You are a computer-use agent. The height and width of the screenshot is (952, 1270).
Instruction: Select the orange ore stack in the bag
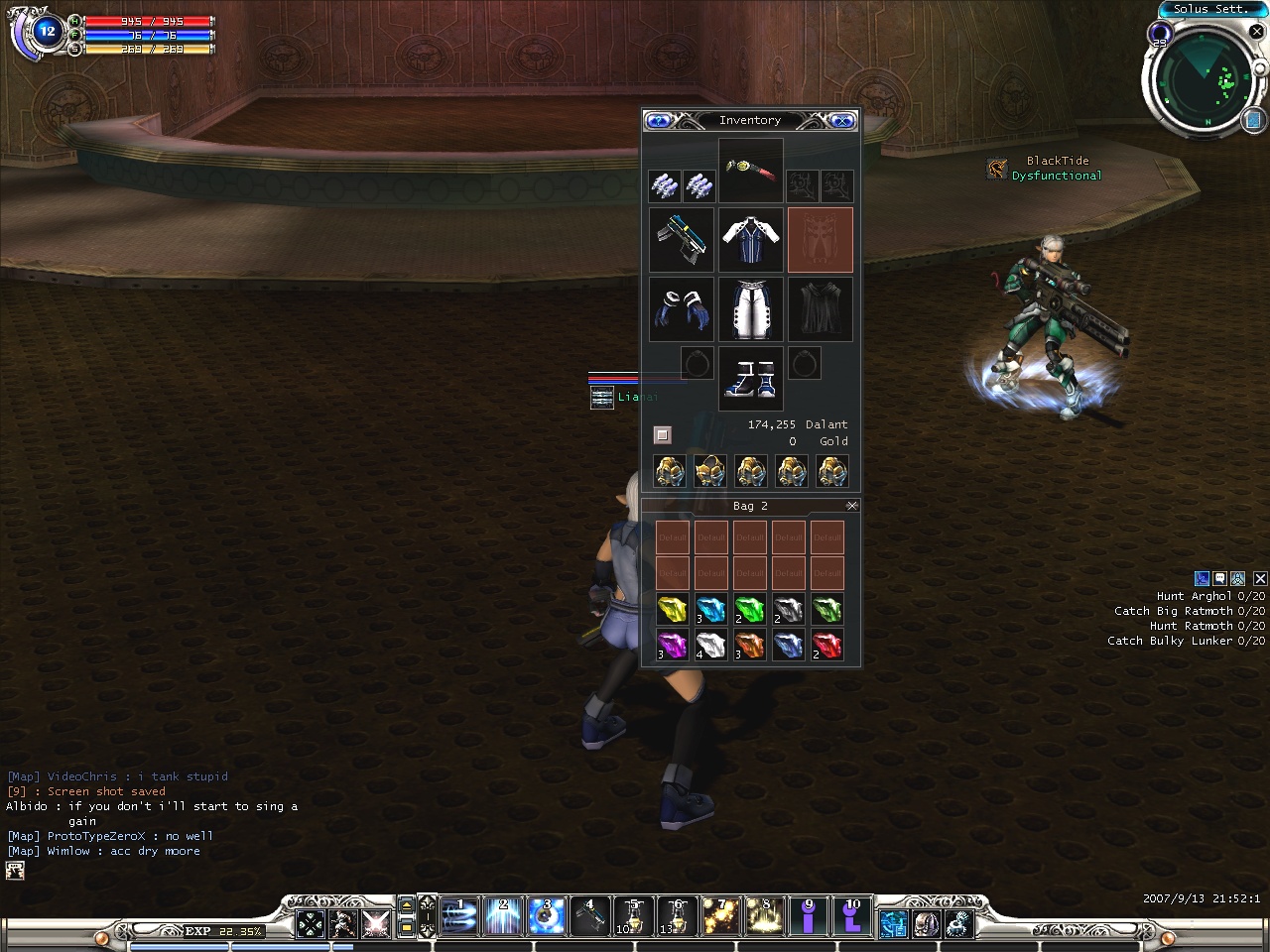[749, 646]
